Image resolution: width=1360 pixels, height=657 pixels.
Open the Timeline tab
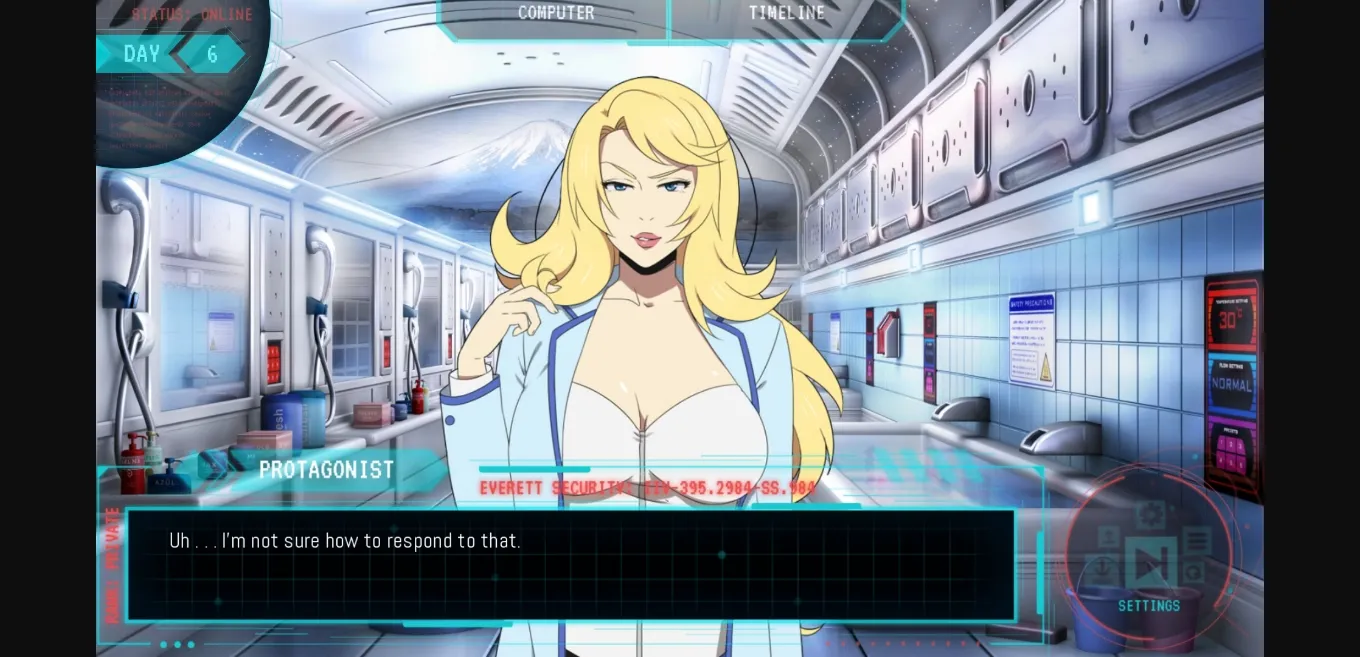(x=787, y=14)
